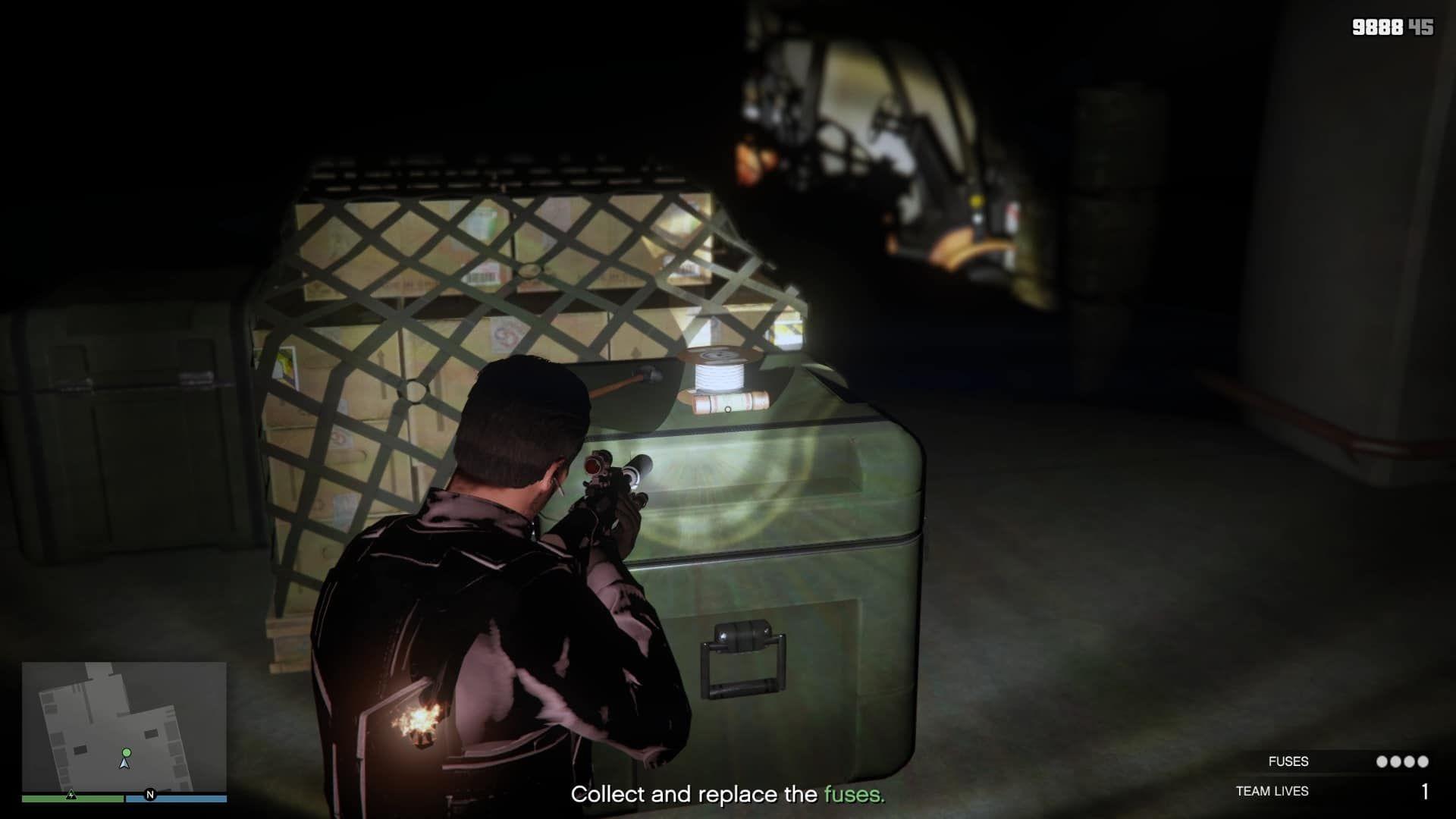Click the second fuse dot to toggle it

click(x=1395, y=761)
